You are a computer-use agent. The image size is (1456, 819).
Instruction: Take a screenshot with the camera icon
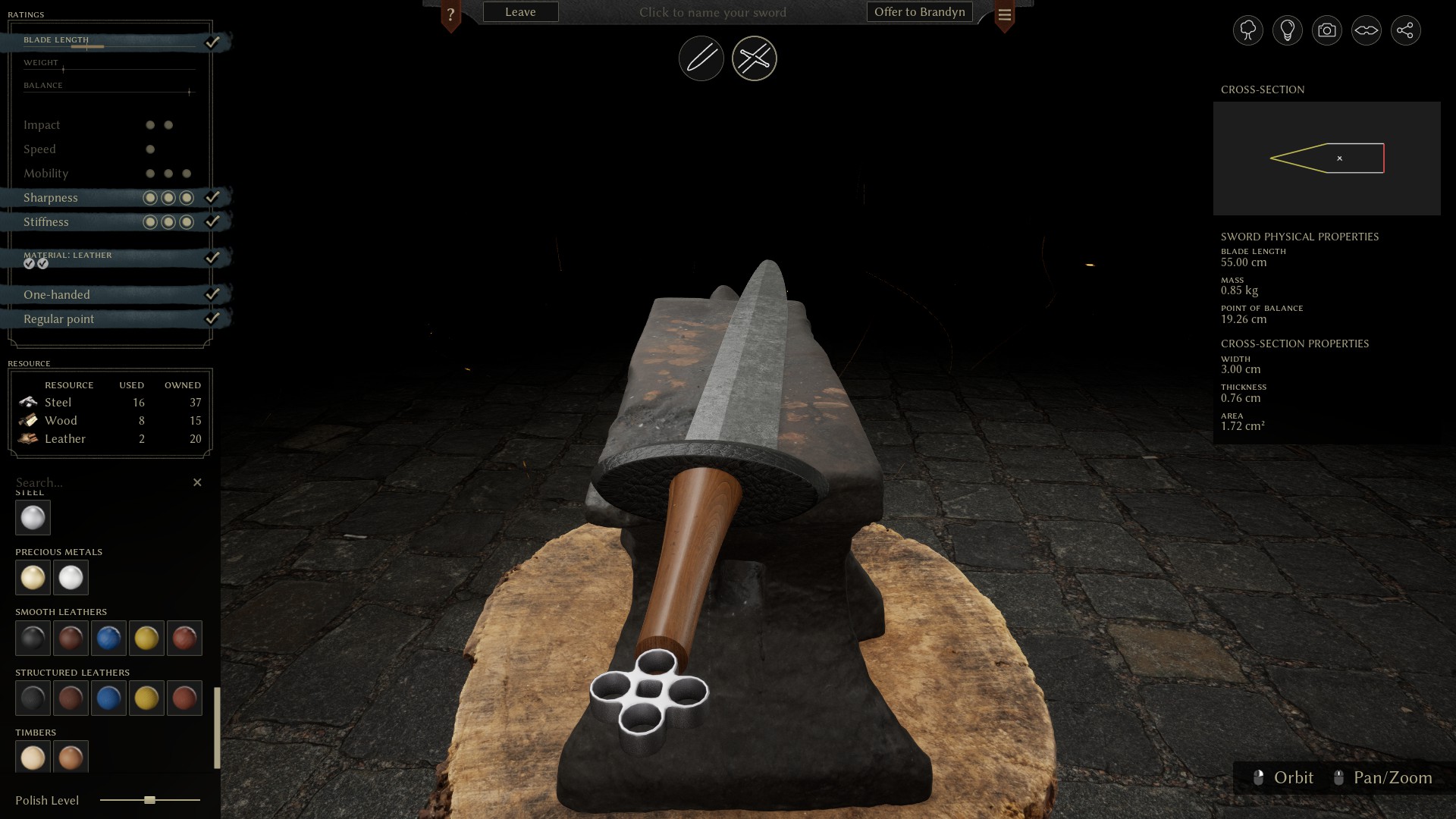click(x=1326, y=30)
